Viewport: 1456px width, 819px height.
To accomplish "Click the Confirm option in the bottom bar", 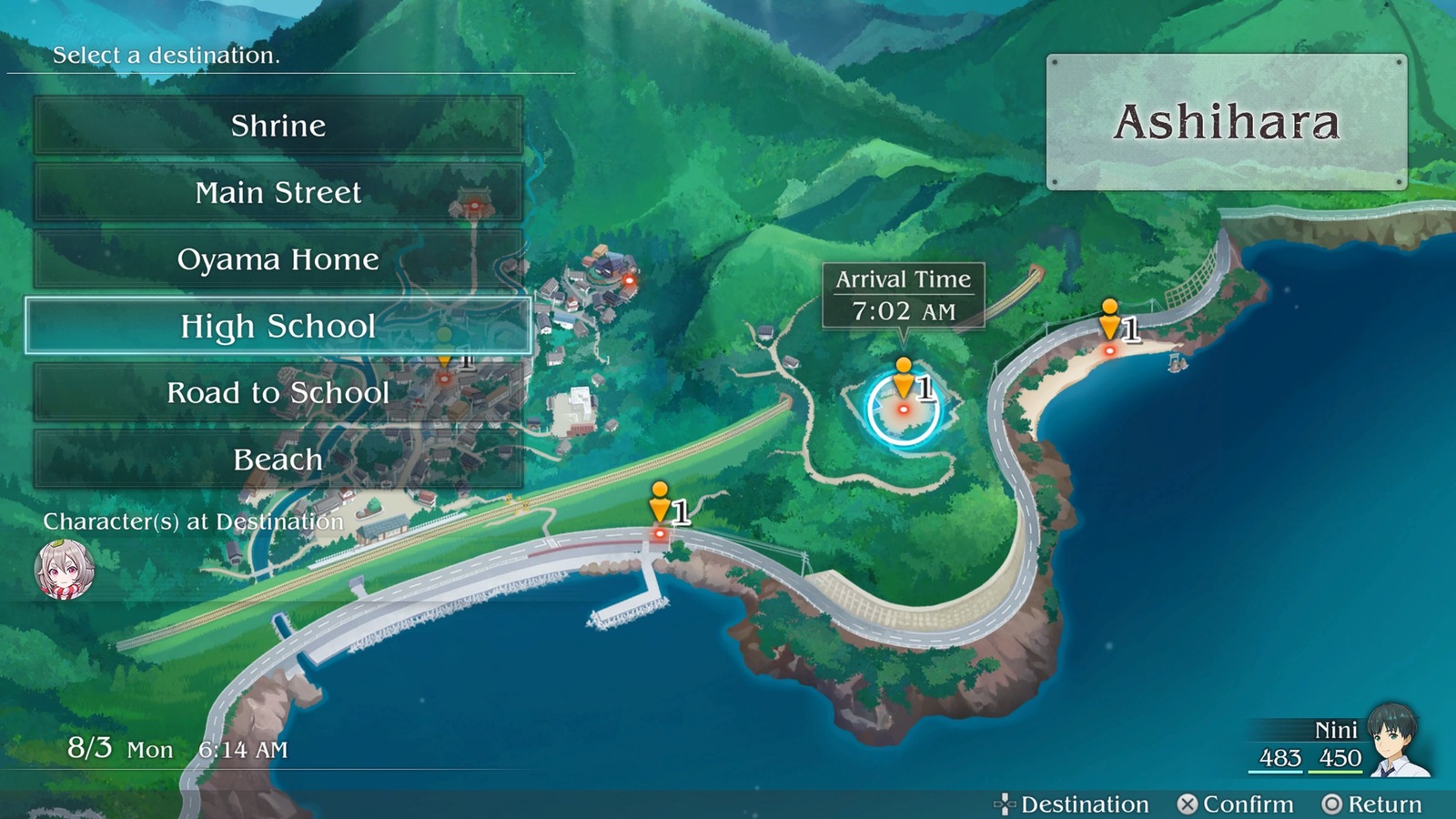I will pos(1236,804).
